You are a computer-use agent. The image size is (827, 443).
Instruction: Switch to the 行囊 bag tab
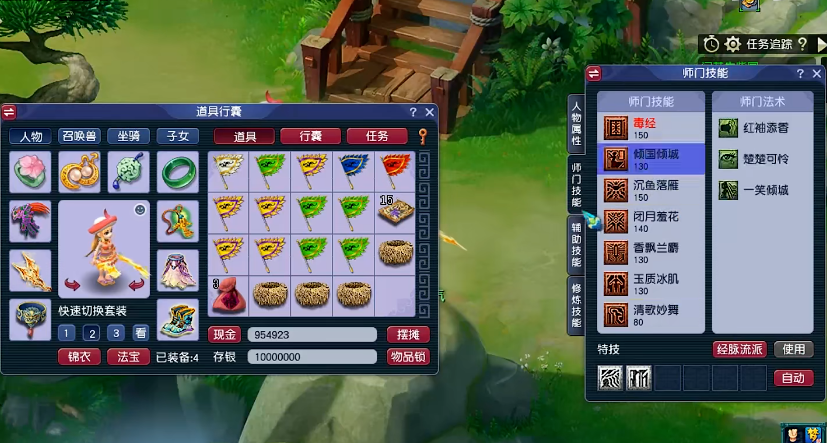pyautogui.click(x=309, y=136)
